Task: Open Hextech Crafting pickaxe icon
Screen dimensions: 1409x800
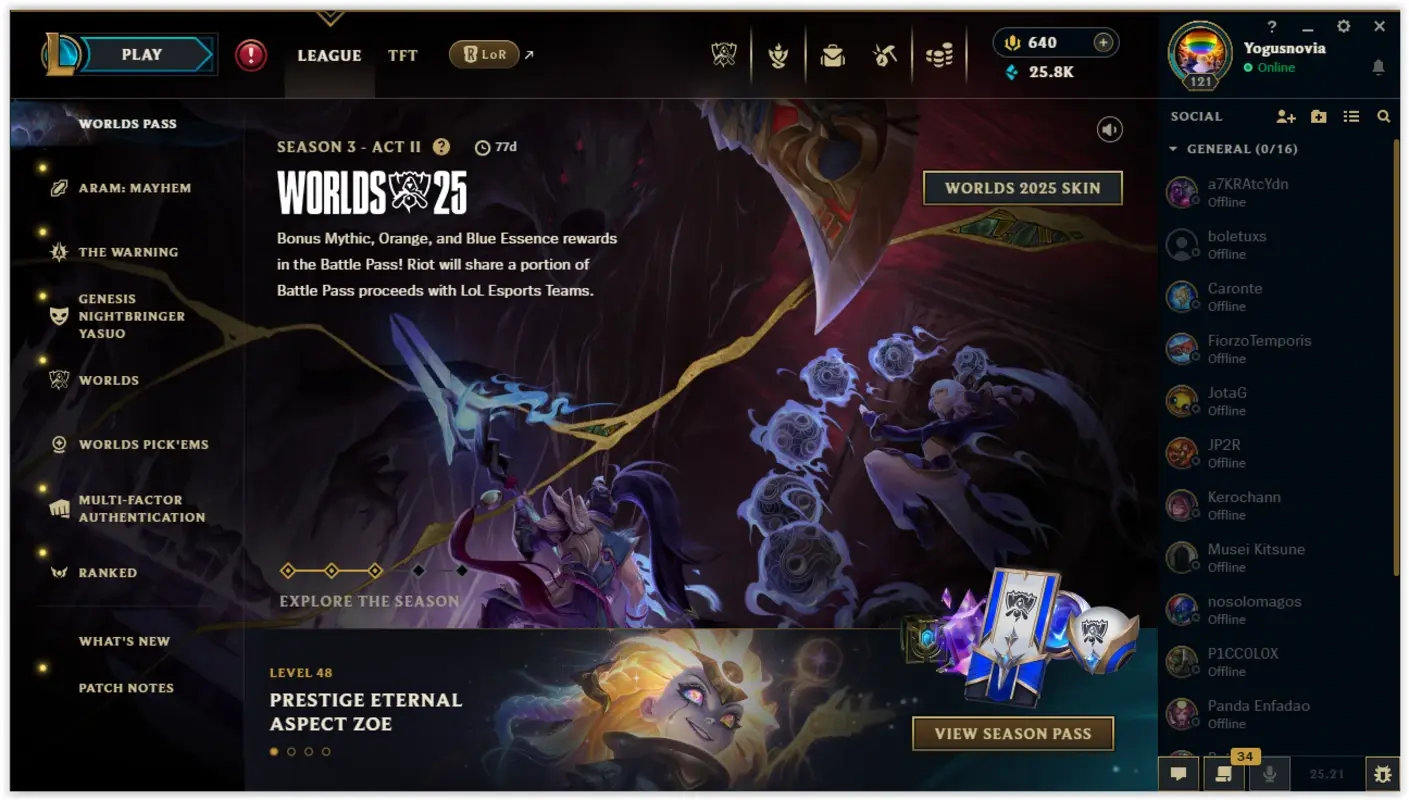Action: pos(887,55)
